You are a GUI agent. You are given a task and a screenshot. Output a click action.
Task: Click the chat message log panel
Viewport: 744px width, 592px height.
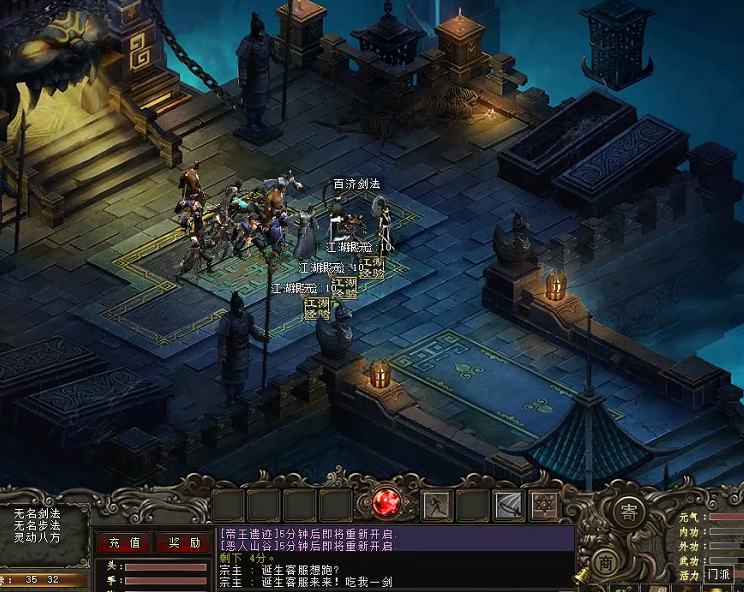tap(395, 558)
